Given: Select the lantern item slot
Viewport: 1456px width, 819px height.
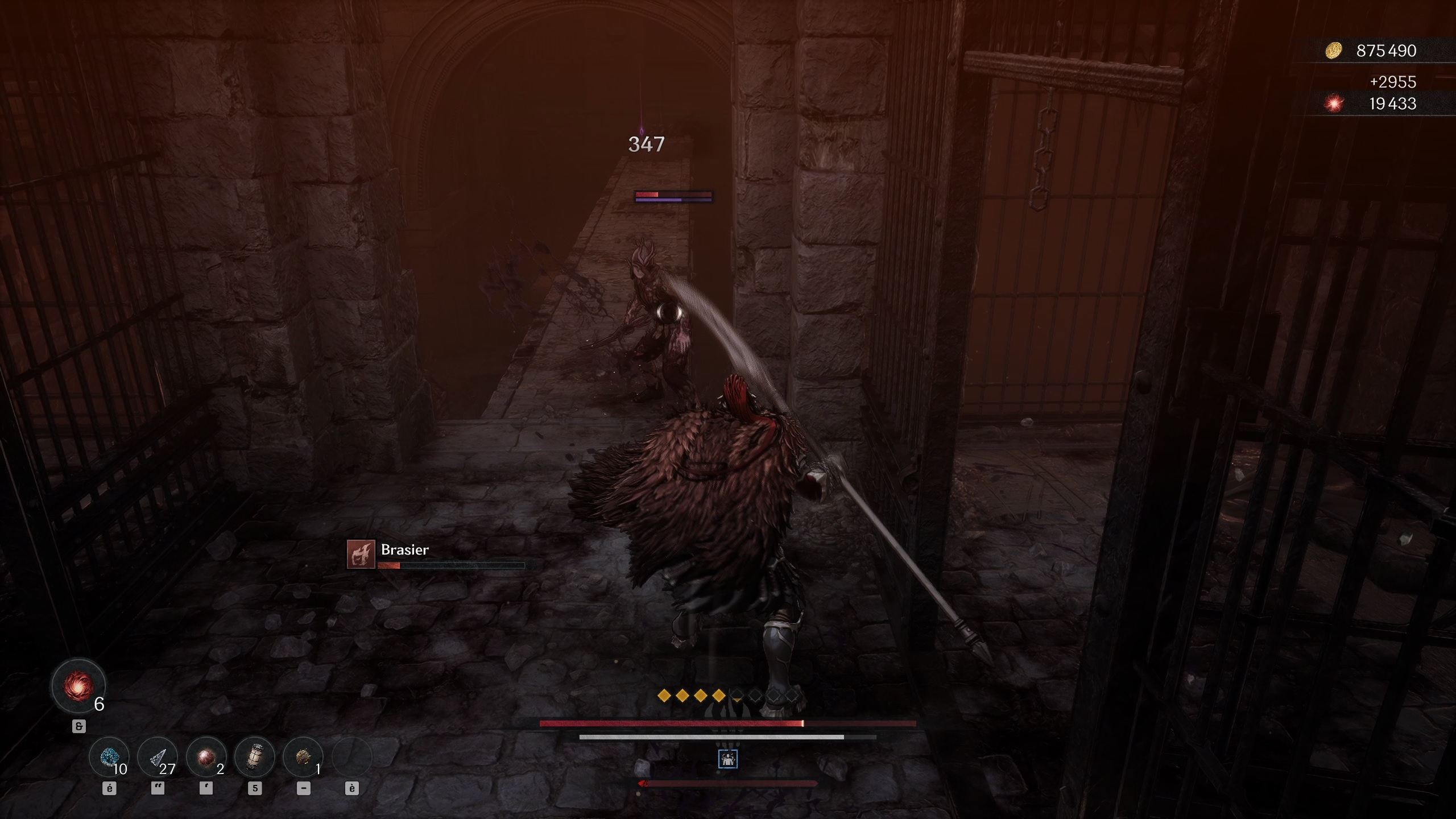Looking at the screenshot, I should point(255,757).
